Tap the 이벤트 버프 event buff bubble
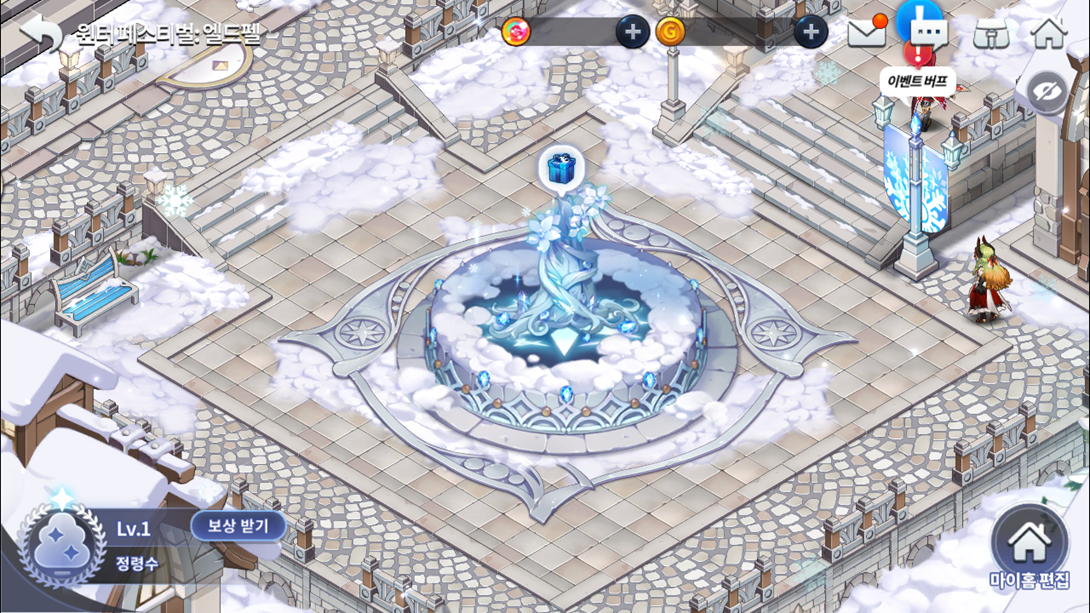 point(917,82)
